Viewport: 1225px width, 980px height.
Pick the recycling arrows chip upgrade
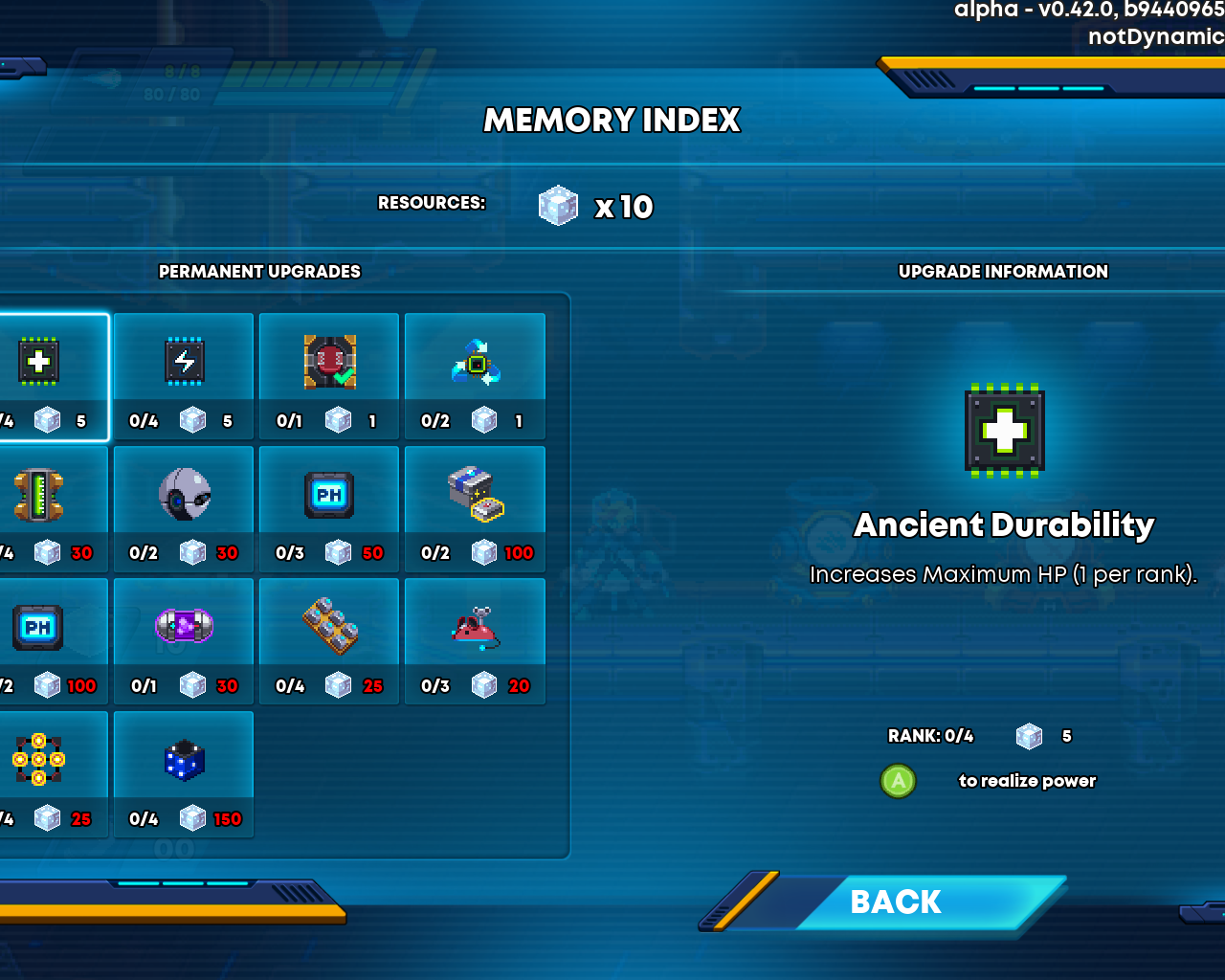(475, 375)
